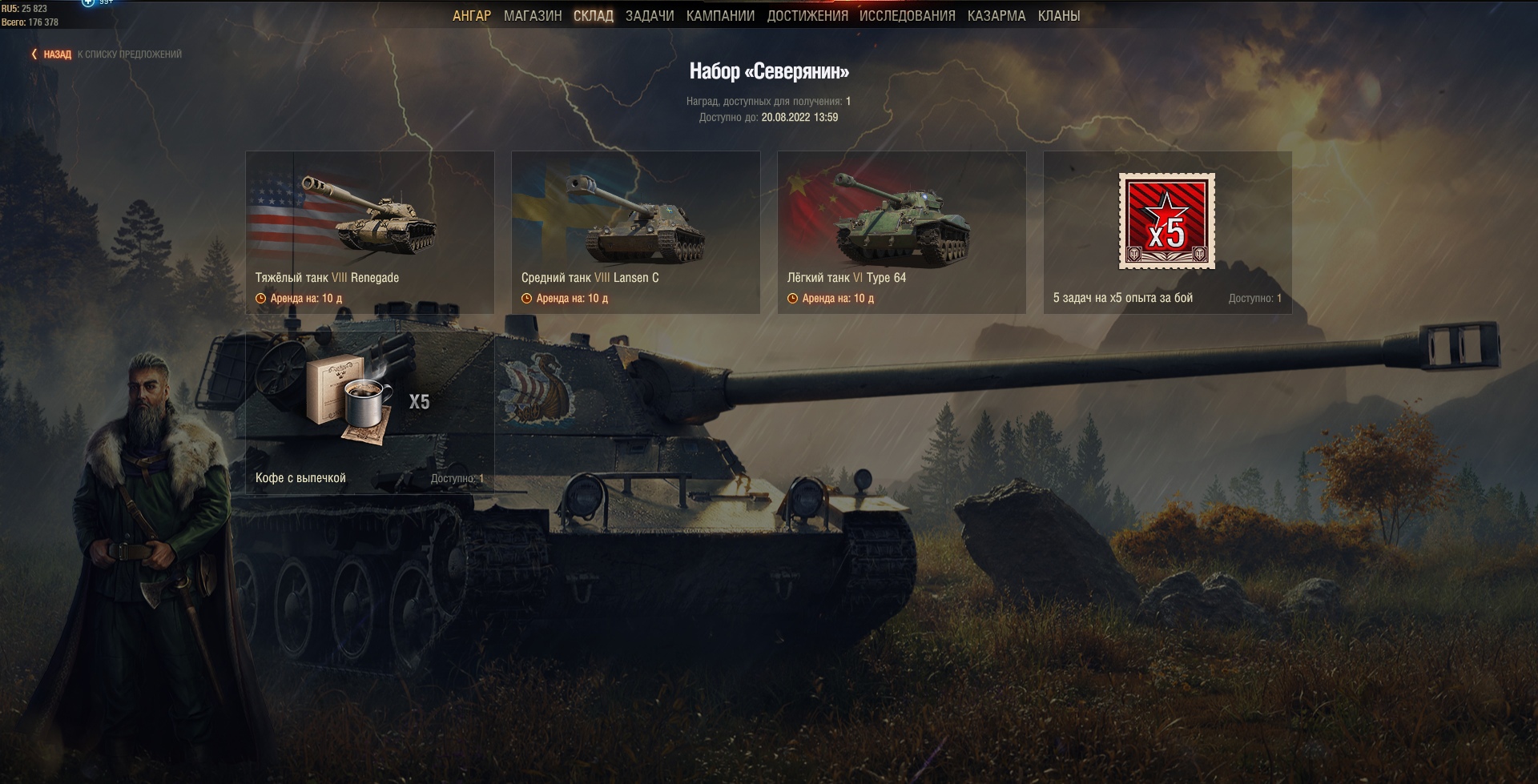The height and width of the screenshot is (784, 1538).
Task: Open the Задачи section
Action: (x=650, y=16)
